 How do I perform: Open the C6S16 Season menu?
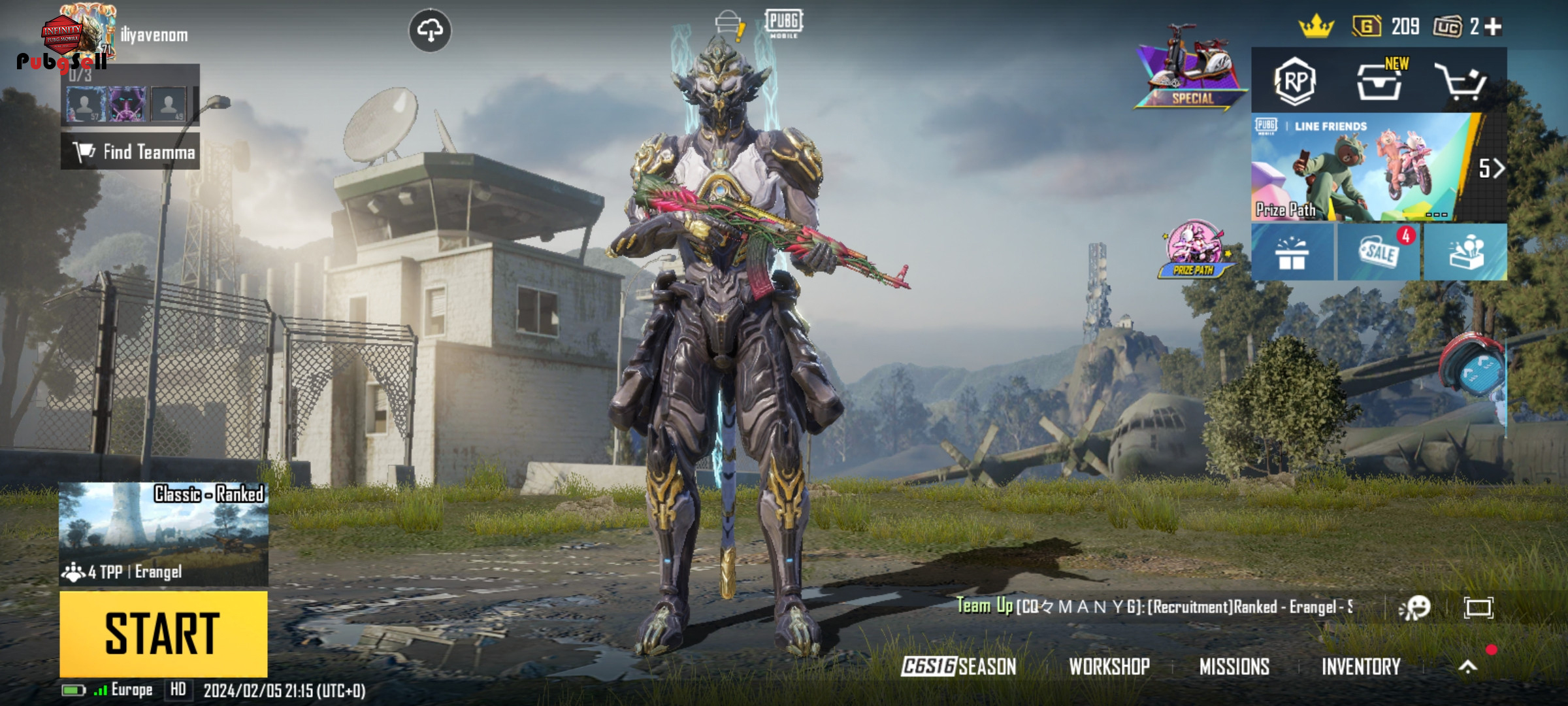point(958,666)
